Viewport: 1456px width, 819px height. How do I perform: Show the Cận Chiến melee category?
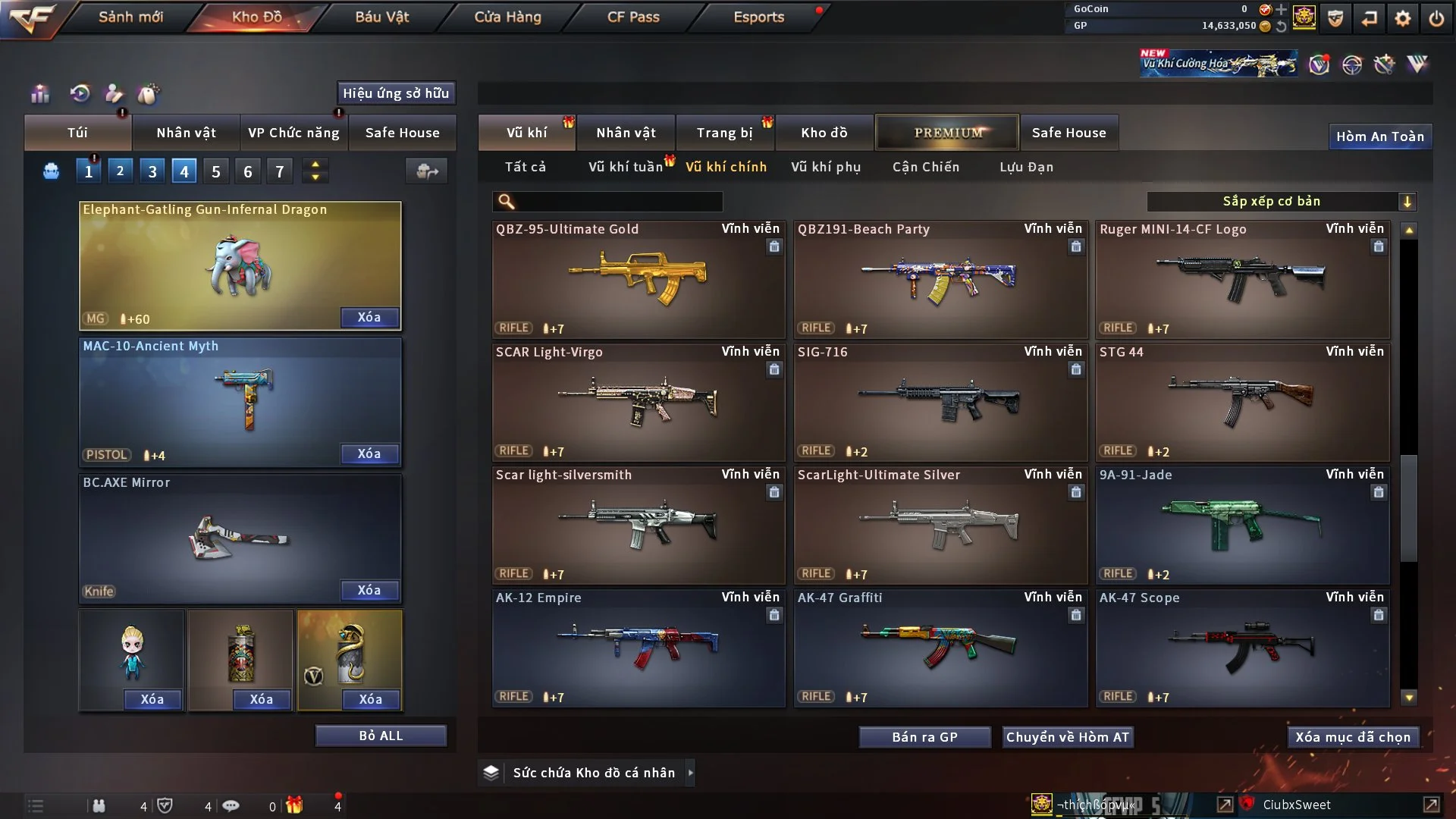click(x=925, y=167)
